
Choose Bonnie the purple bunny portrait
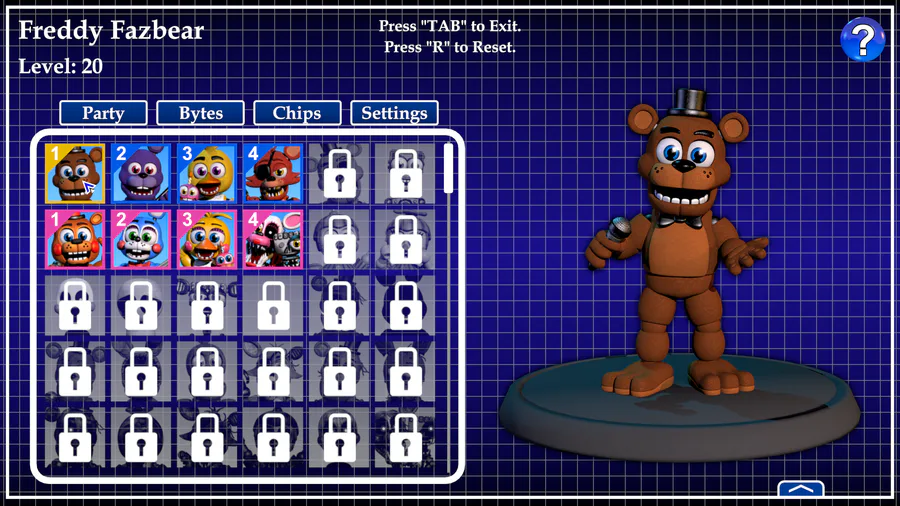point(141,173)
